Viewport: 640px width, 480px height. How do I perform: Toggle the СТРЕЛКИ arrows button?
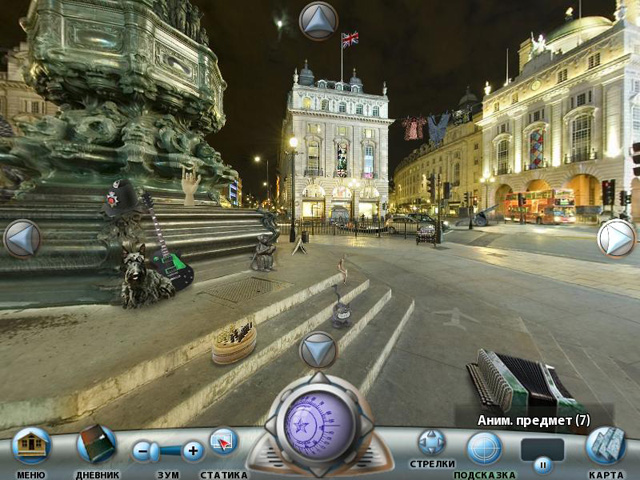tap(432, 443)
